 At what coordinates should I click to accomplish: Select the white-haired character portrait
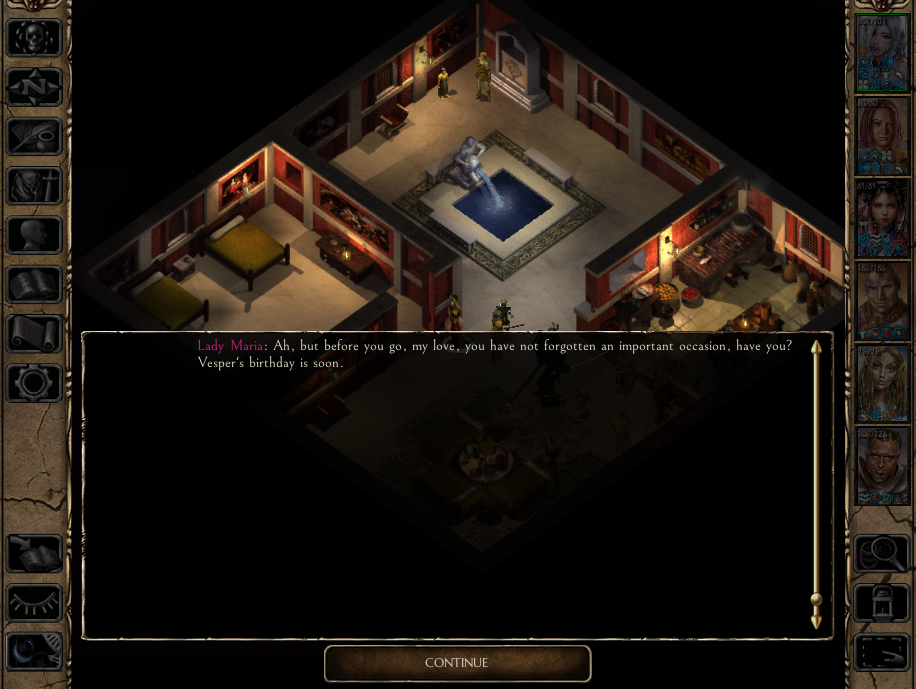tap(882, 54)
